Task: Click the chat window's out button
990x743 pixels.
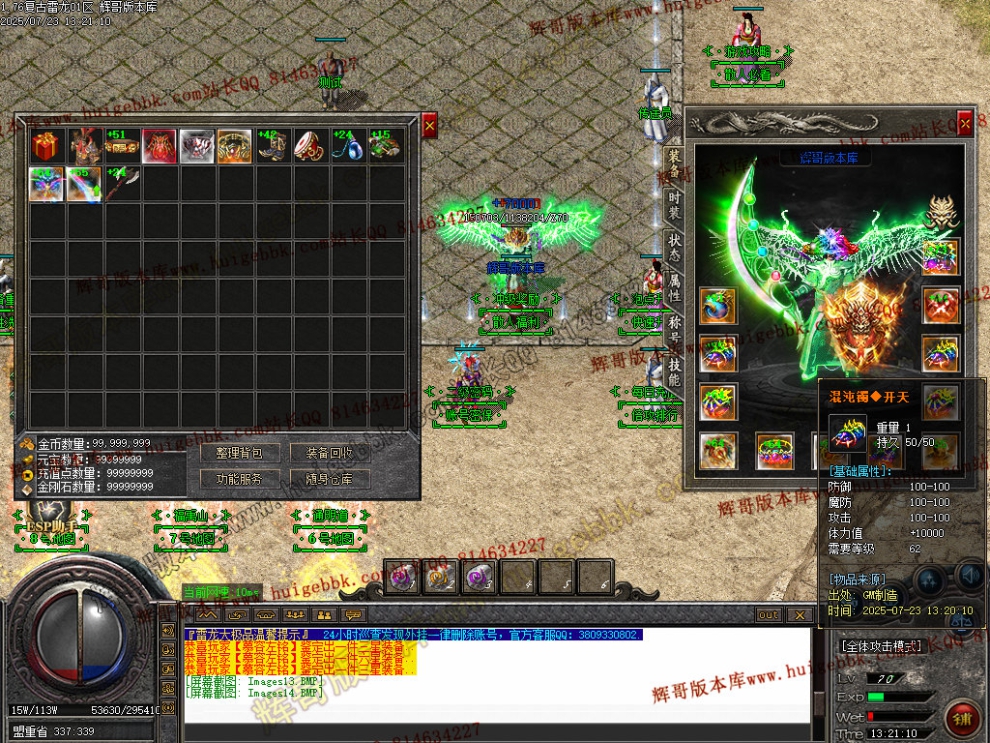Action: point(768,615)
